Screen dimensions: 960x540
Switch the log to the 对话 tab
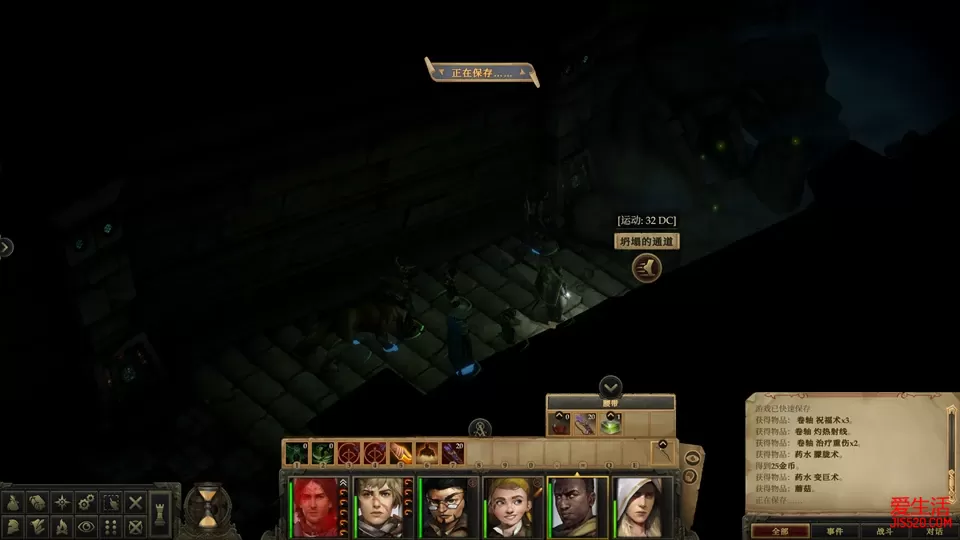935,531
